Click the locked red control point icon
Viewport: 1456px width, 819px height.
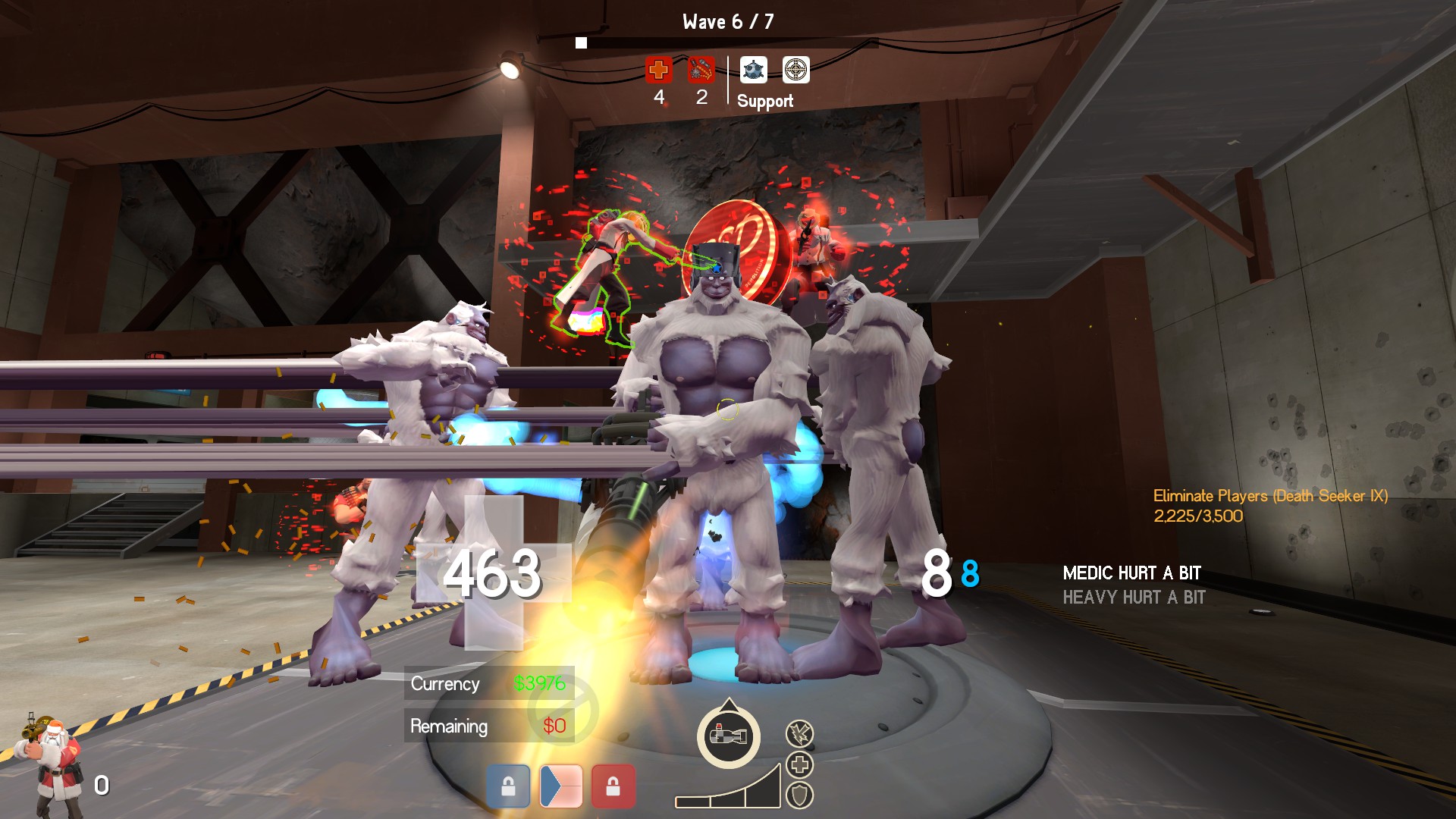click(613, 786)
